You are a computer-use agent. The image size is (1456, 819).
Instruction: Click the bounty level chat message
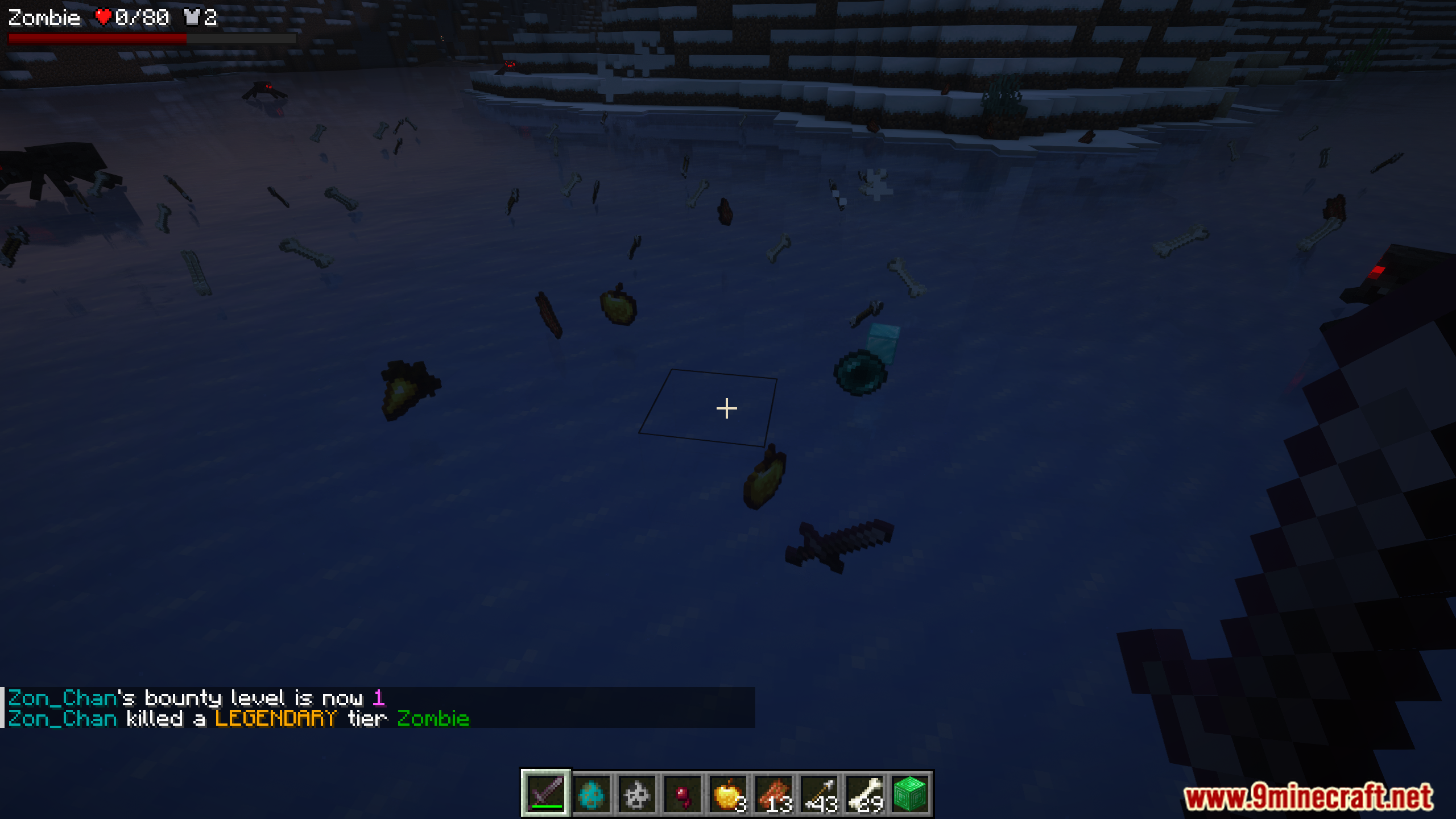point(197,698)
